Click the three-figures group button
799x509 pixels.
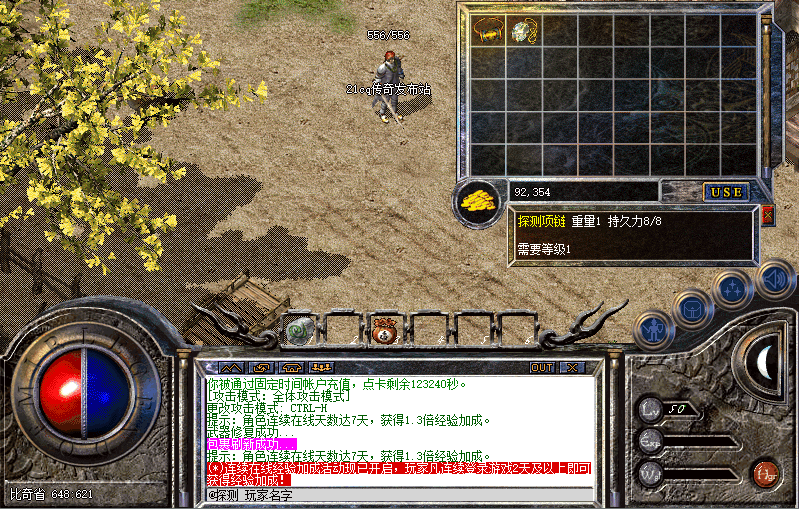[x=321, y=367]
